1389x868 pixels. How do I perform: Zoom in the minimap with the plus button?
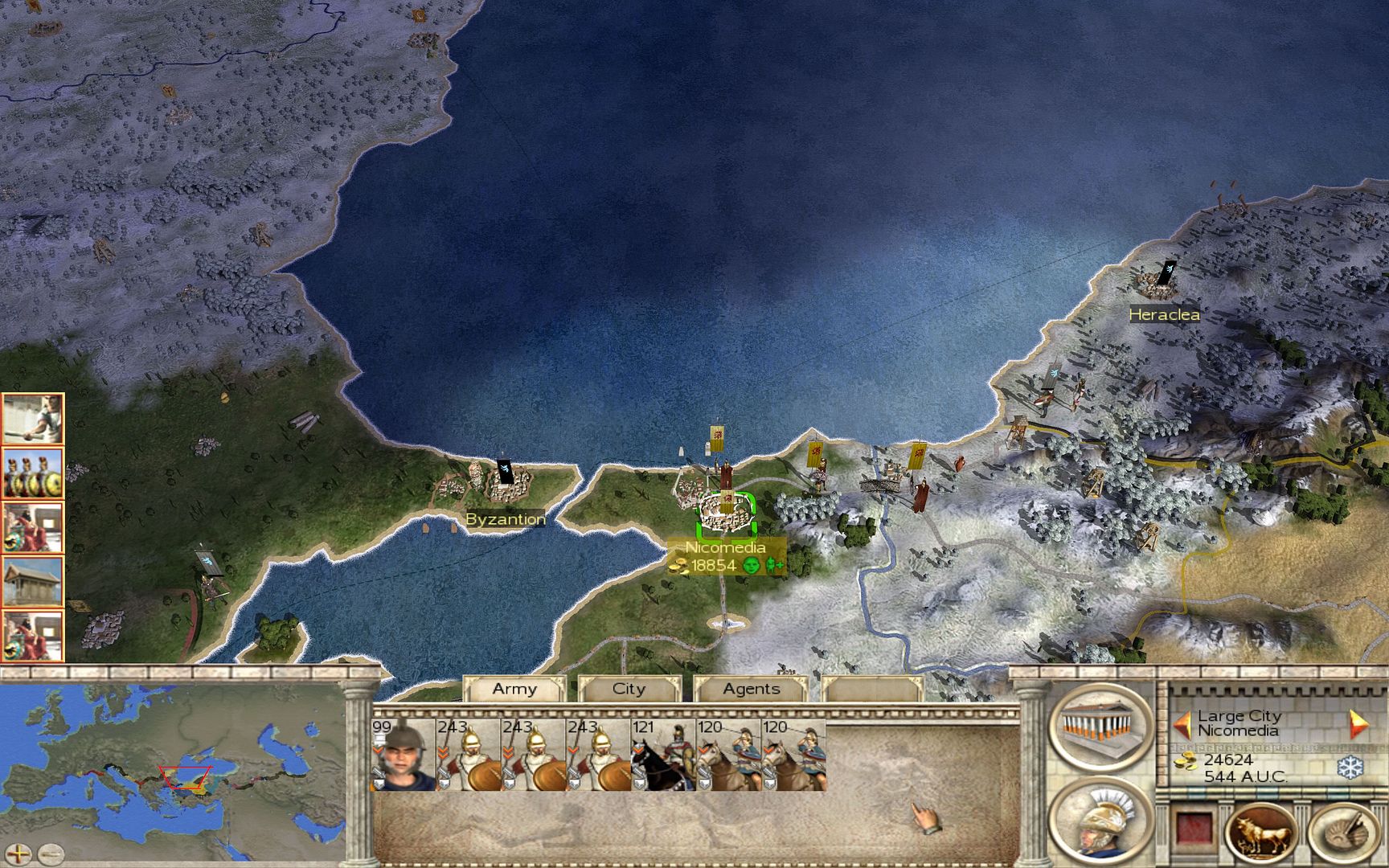(x=18, y=853)
